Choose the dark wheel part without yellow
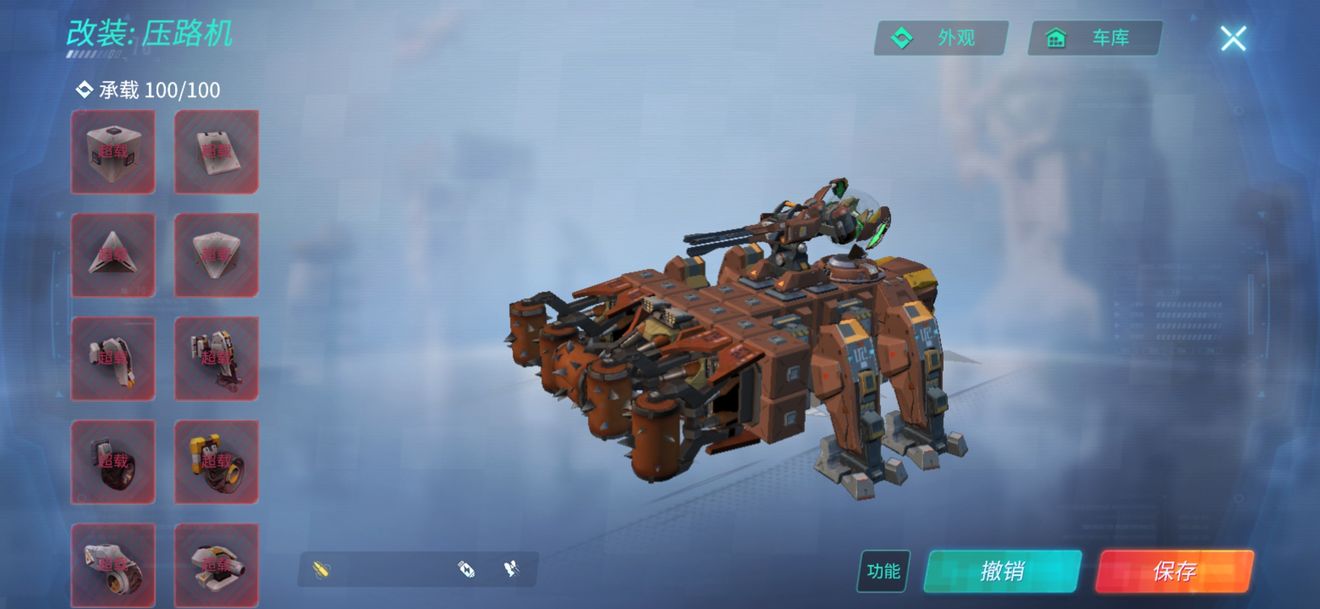The image size is (1320, 609). (x=113, y=461)
